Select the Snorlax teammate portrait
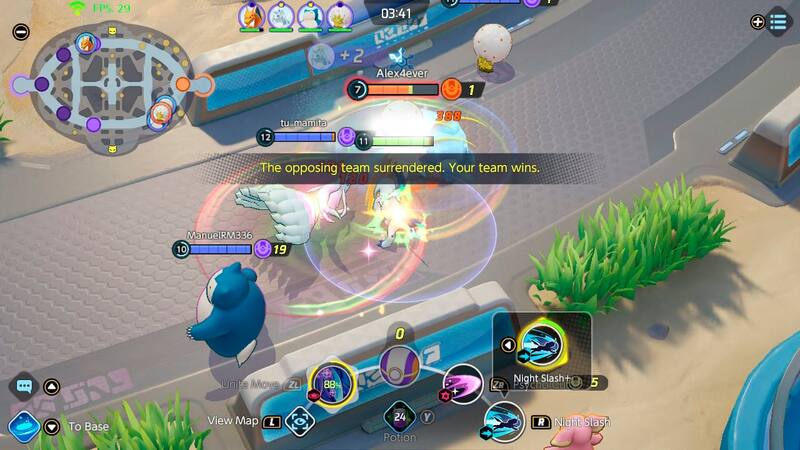 [312, 15]
